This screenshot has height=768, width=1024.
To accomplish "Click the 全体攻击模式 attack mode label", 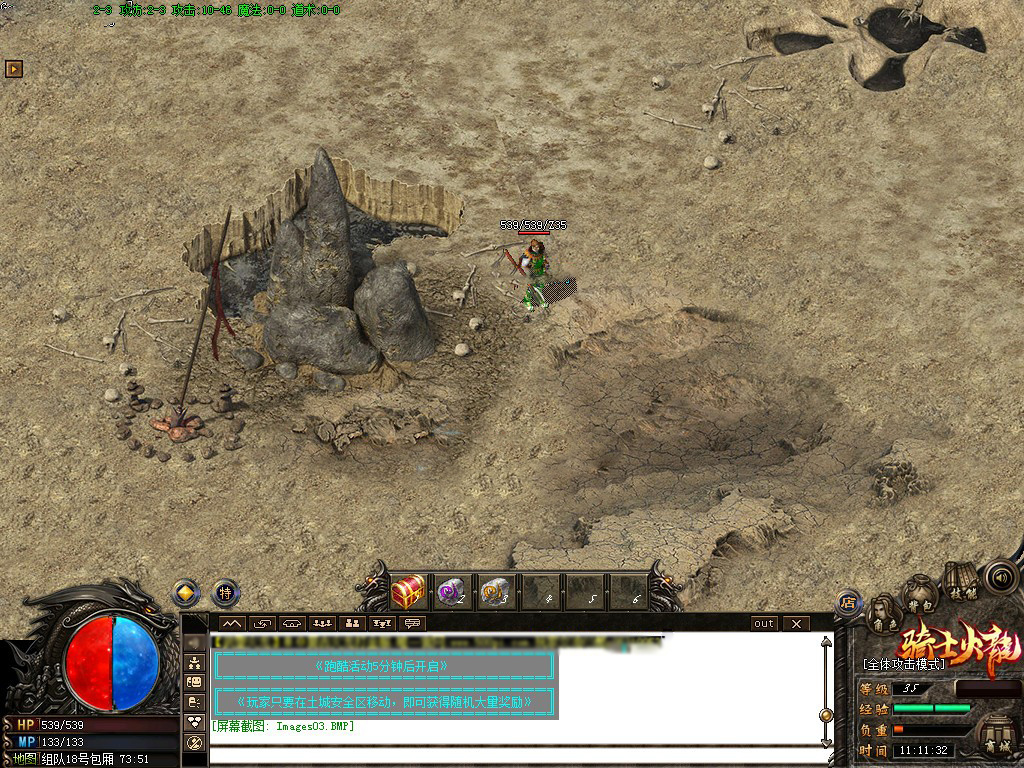I will click(903, 663).
